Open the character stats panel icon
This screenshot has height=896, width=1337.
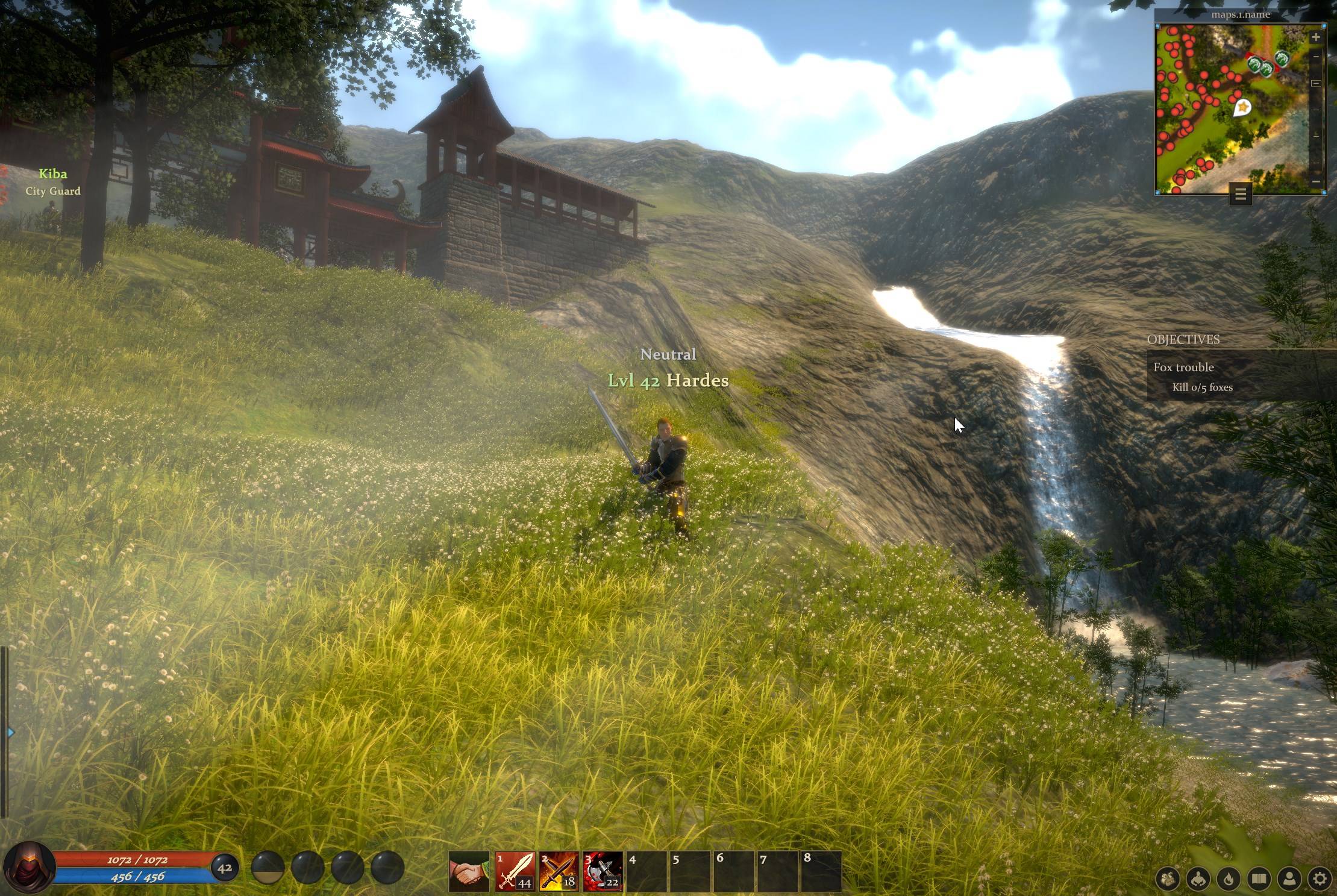click(x=1198, y=880)
